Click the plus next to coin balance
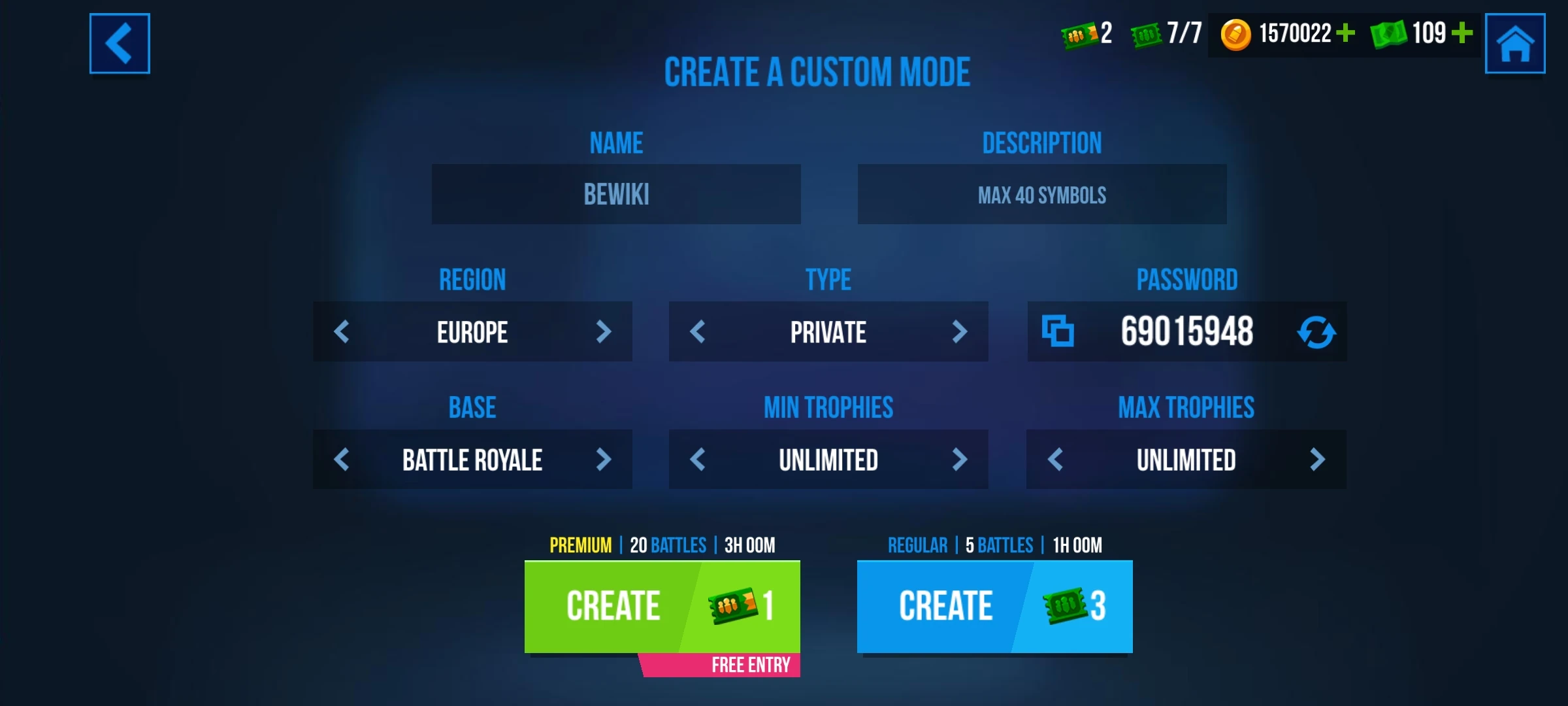Screen dimensions: 1568x706 click(x=1346, y=34)
